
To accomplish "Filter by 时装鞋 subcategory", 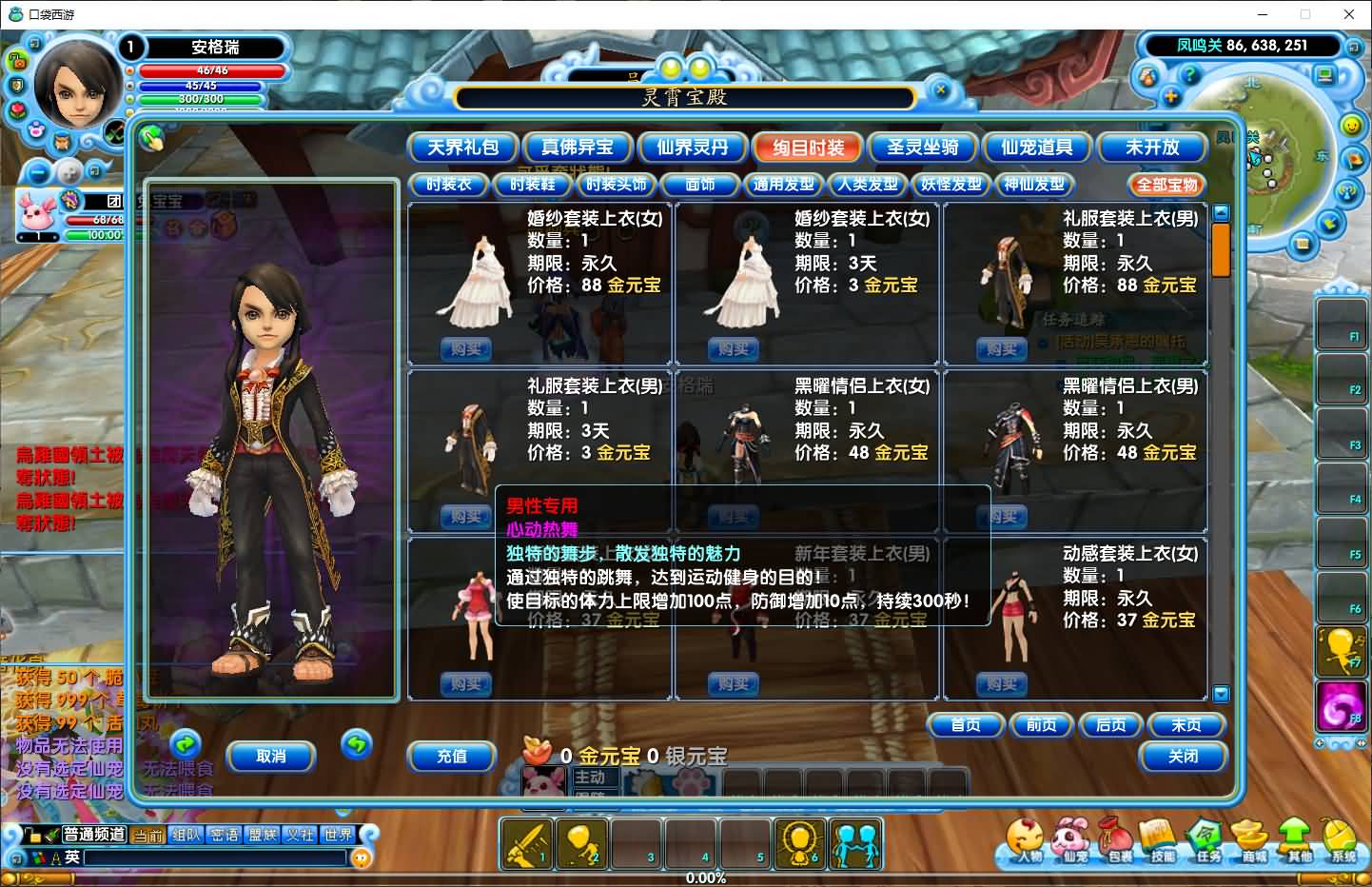I will [x=532, y=185].
